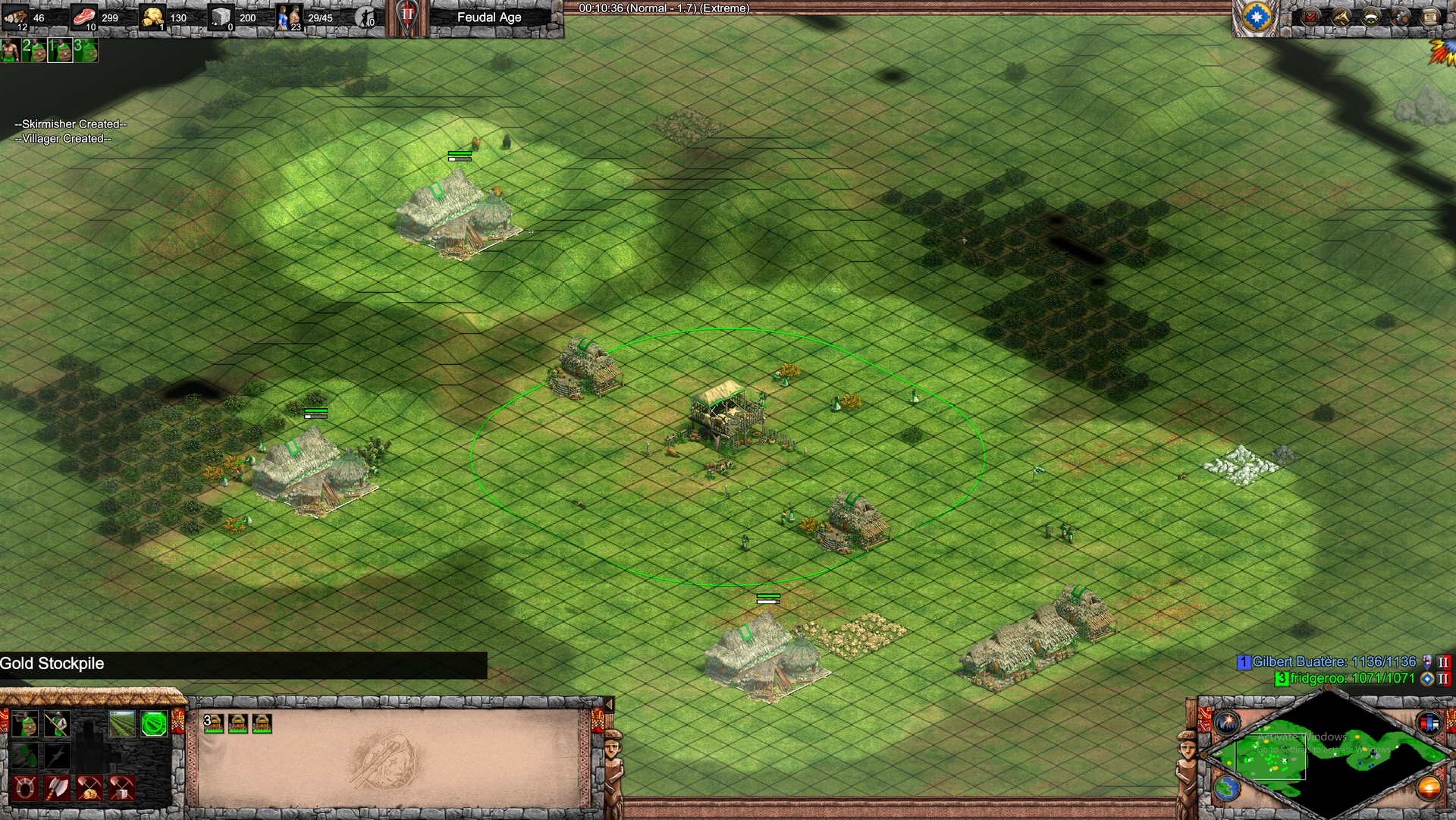This screenshot has height=820, width=1456.
Task: Research the Horse Collar upgrade
Action: click(x=24, y=788)
